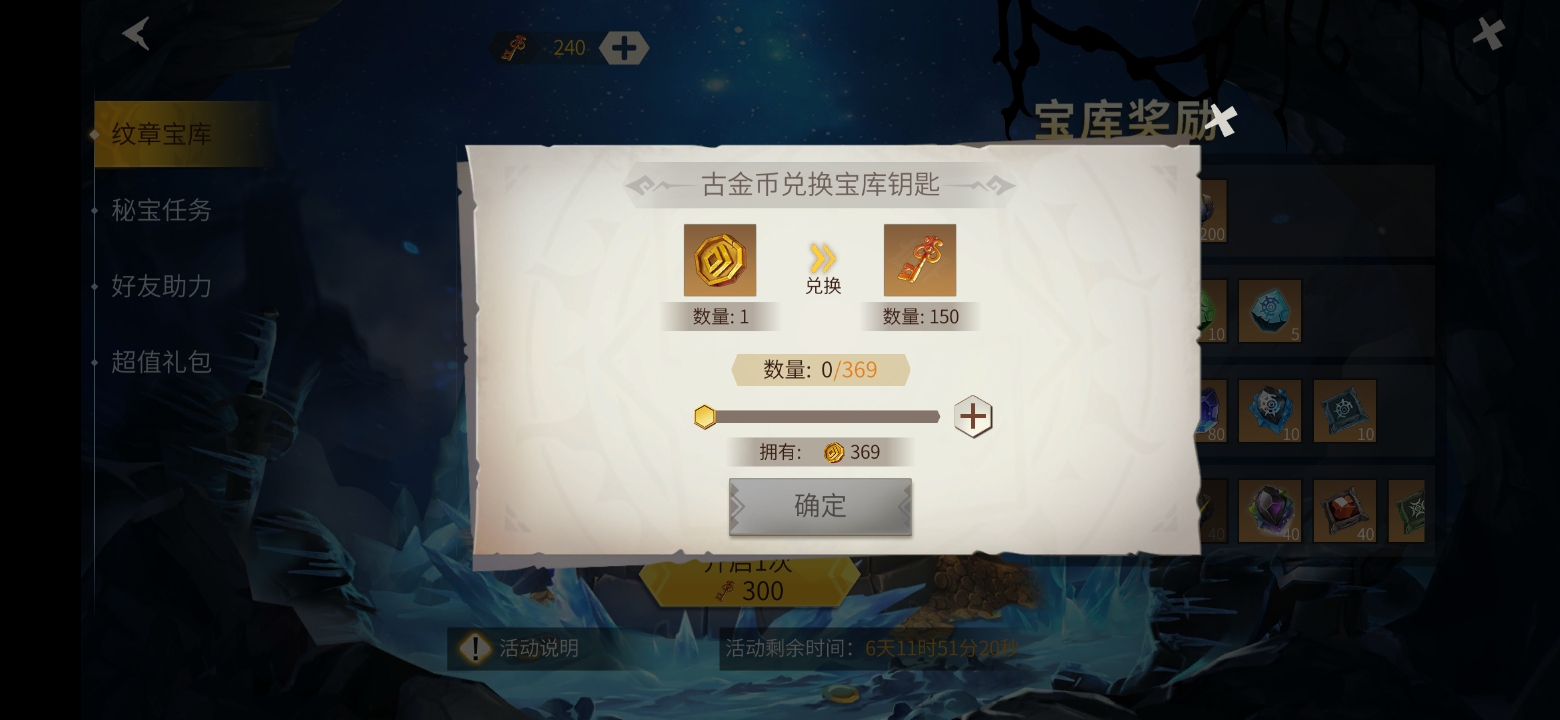1560x720 pixels.
Task: Click the red cube reward icon showing 40
Action: [x=1345, y=510]
